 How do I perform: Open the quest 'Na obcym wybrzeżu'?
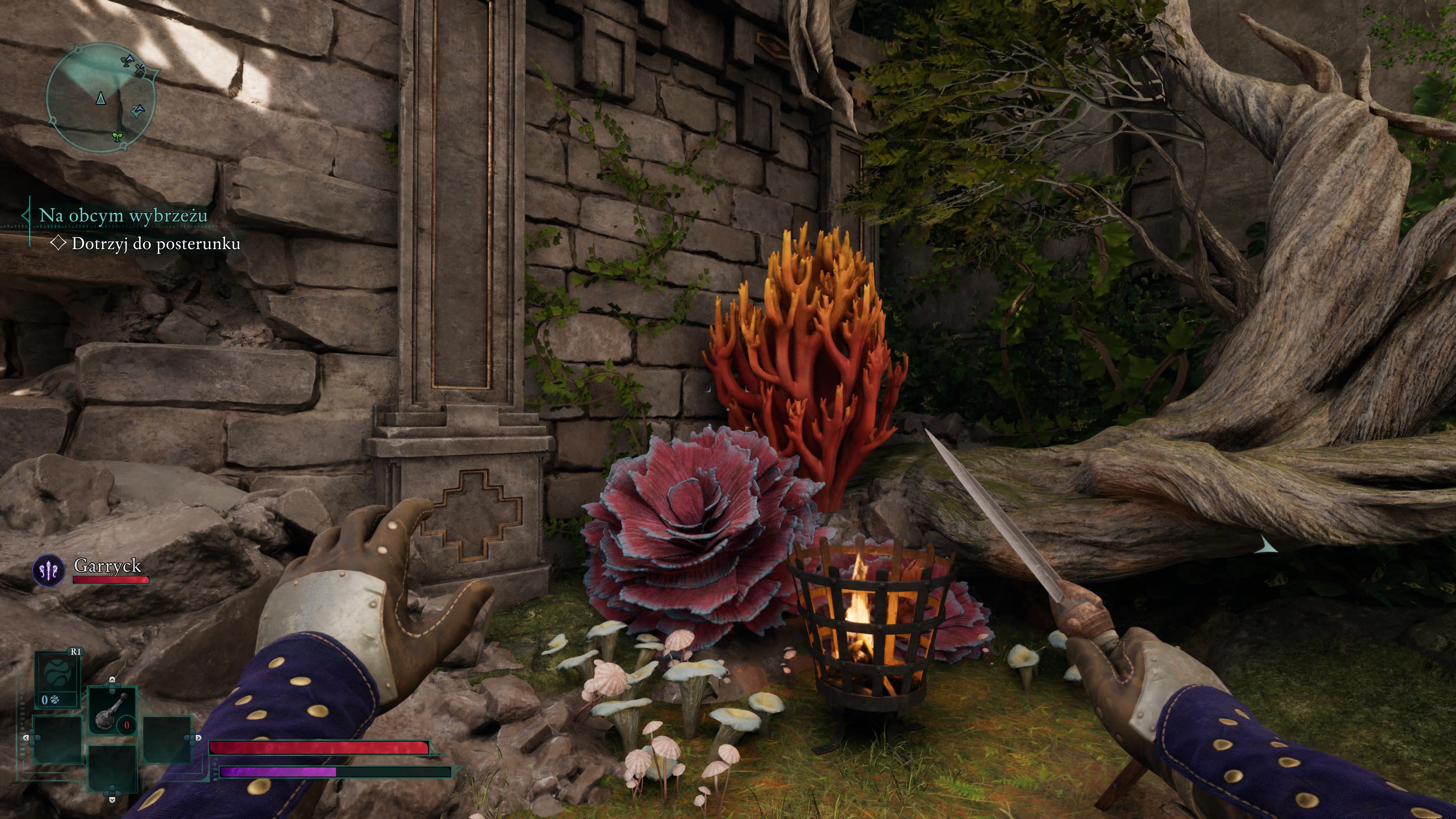coord(122,215)
